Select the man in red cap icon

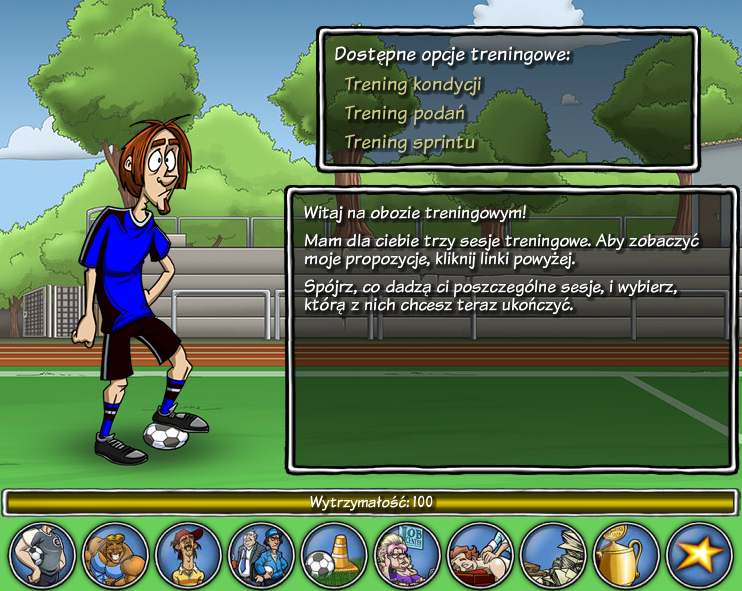point(189,556)
